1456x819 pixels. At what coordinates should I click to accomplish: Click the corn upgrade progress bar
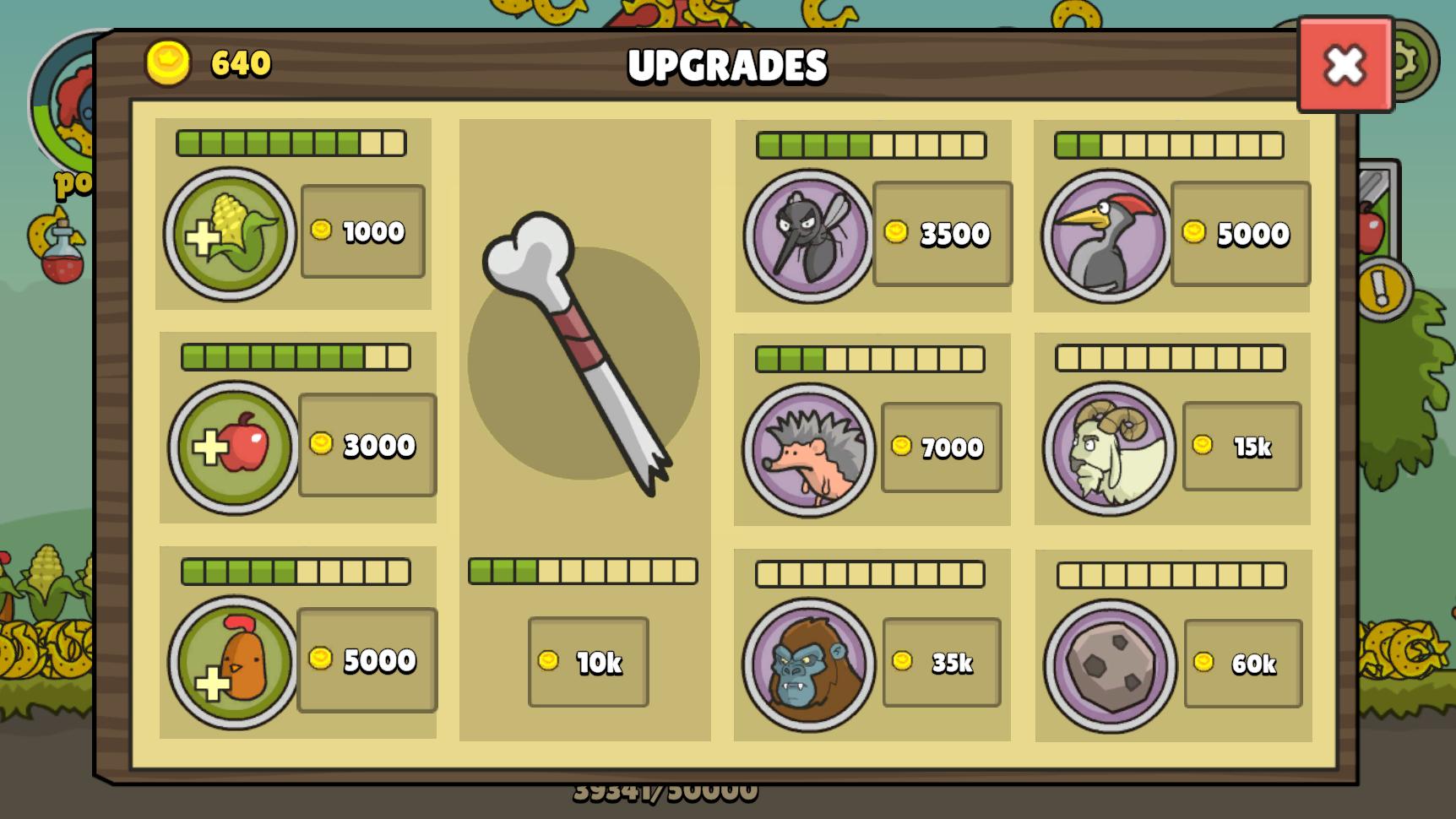288,144
